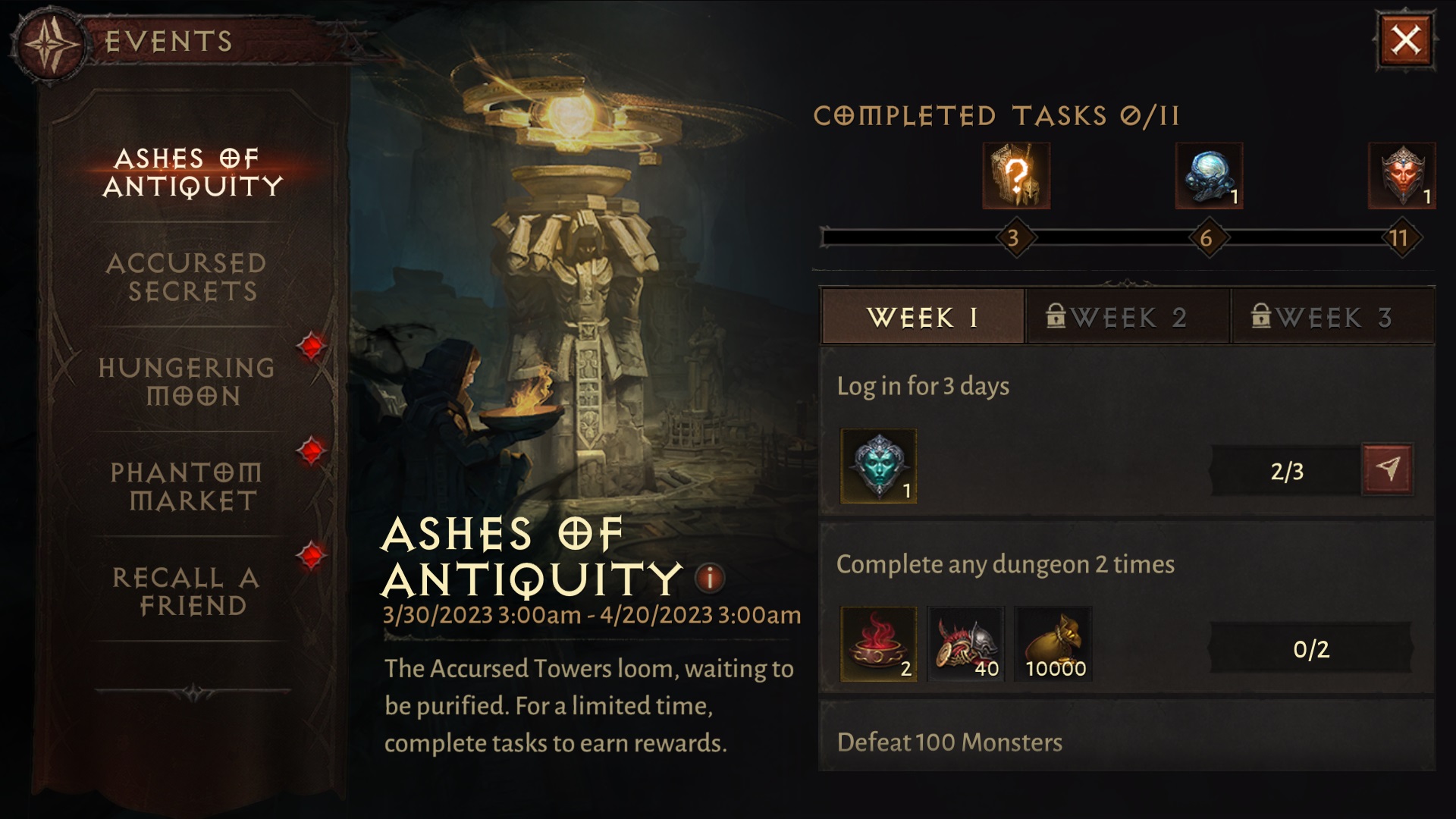This screenshot has height=819, width=1456.
Task: Switch to the Week 1 tab
Action: pyautogui.click(x=920, y=318)
